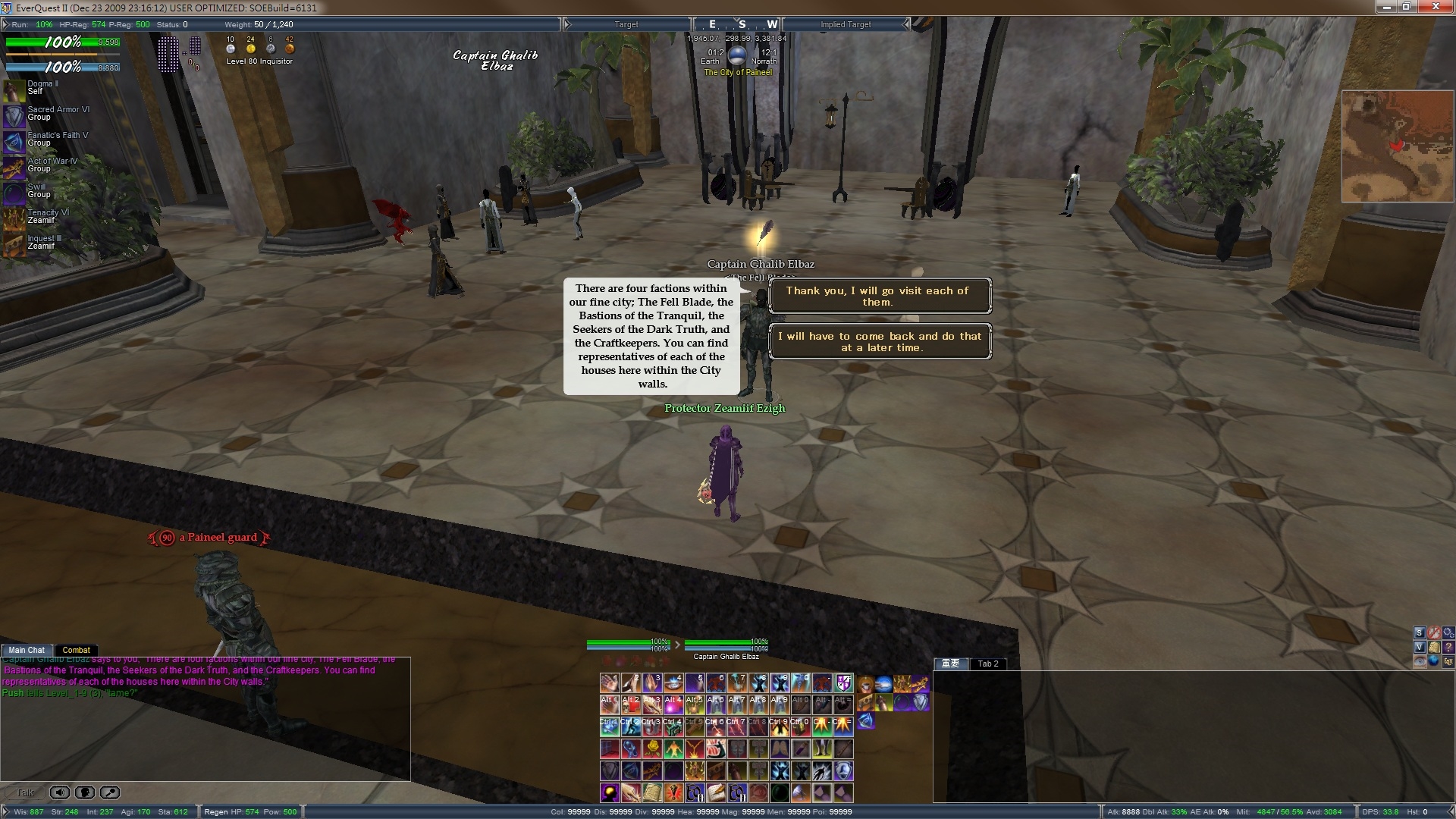The width and height of the screenshot is (1456, 819).
Task: Activate the yellow rose ability icon
Action: (652, 749)
